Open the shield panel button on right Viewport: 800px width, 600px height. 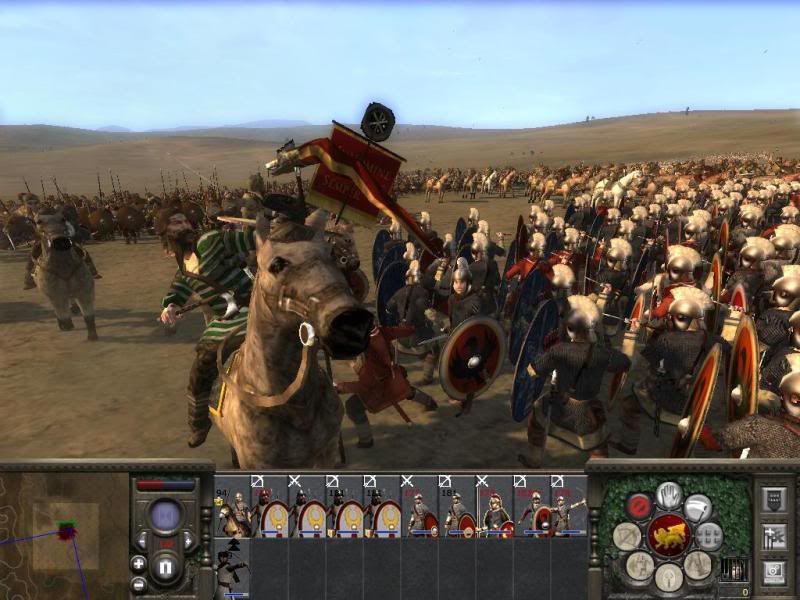(x=773, y=500)
